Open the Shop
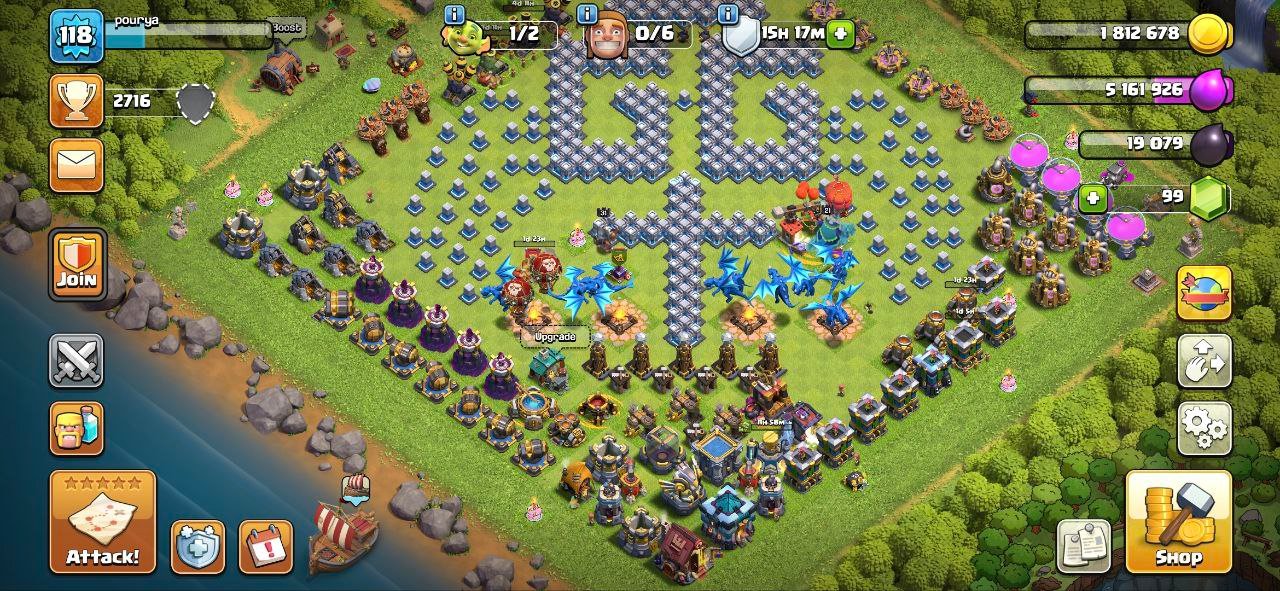The height and width of the screenshot is (591, 1280). tap(1178, 522)
